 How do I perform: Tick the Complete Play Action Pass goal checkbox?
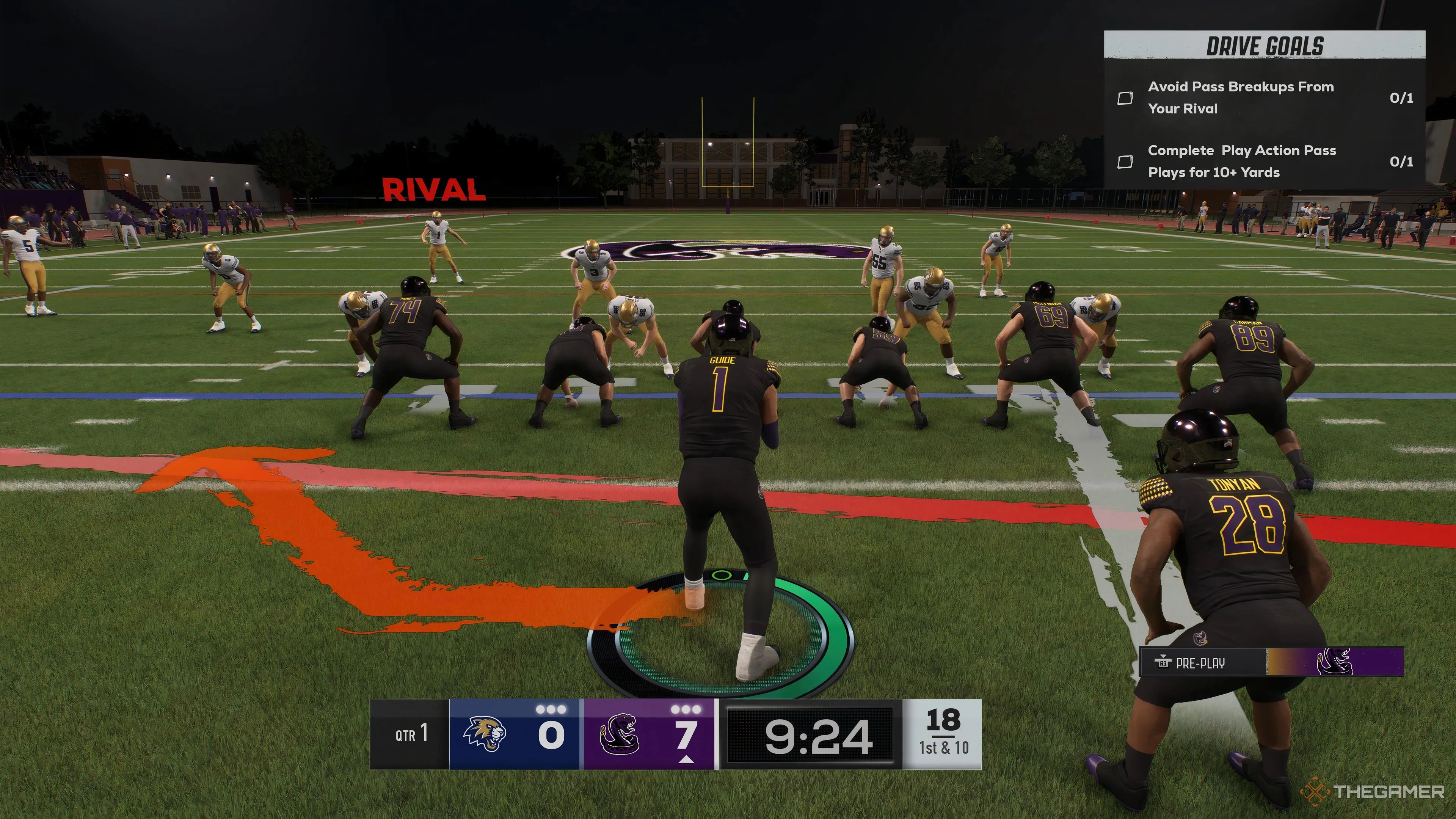coord(1125,162)
